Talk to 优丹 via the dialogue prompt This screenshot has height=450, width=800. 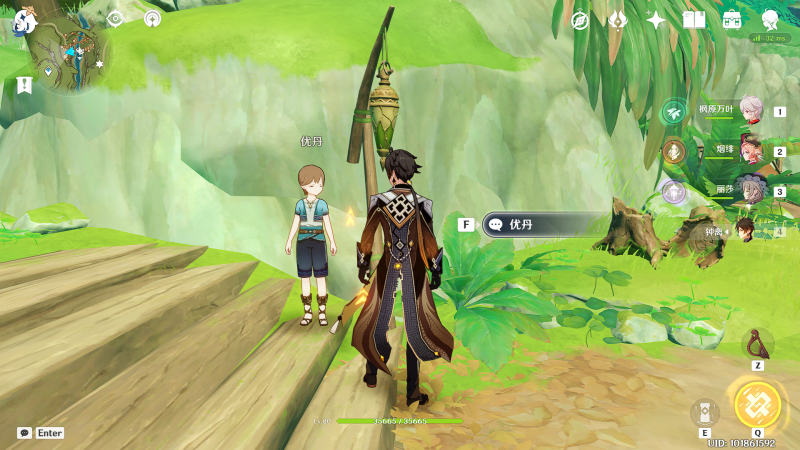(544, 225)
